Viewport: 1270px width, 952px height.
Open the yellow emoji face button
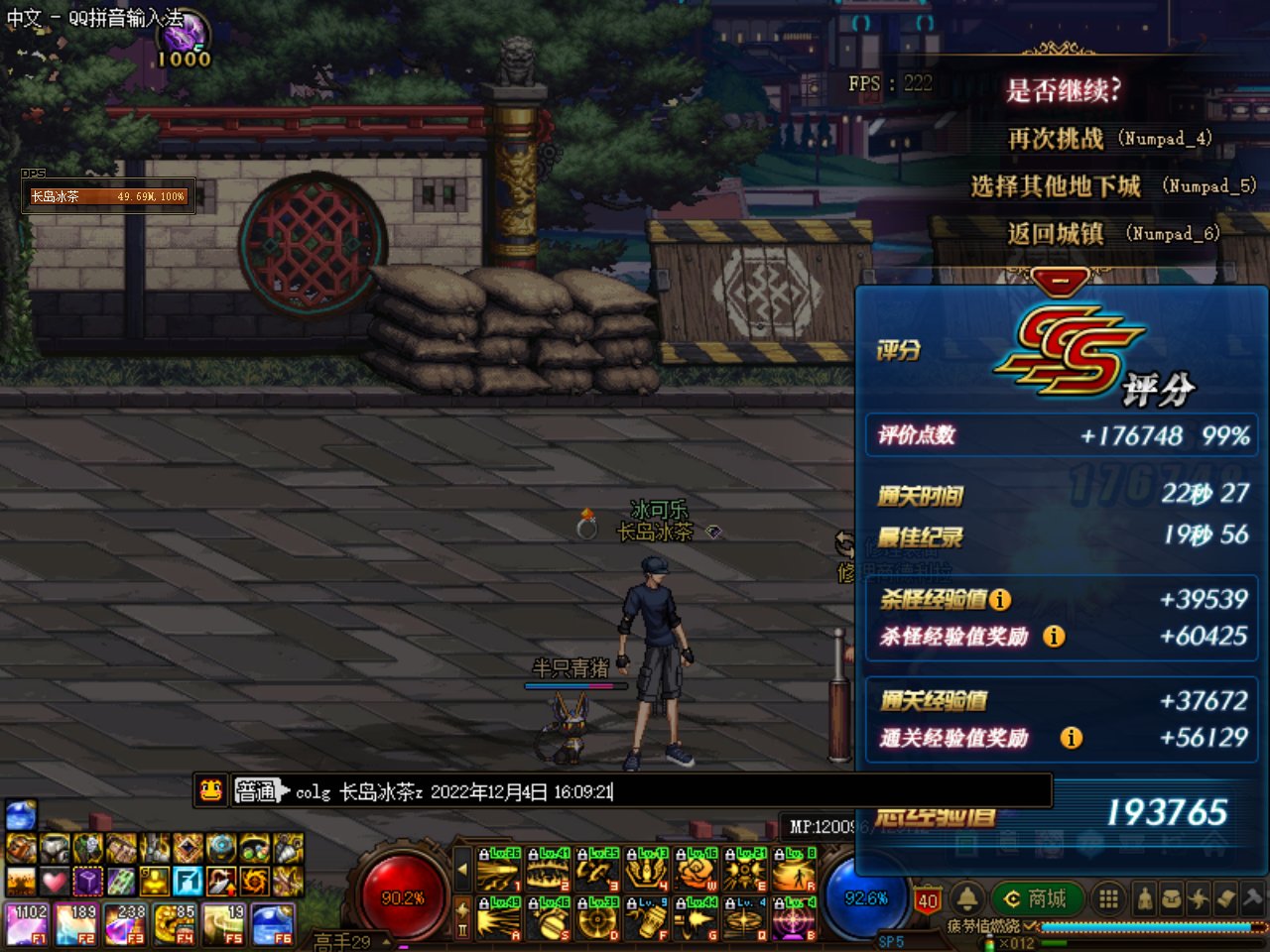click(211, 790)
